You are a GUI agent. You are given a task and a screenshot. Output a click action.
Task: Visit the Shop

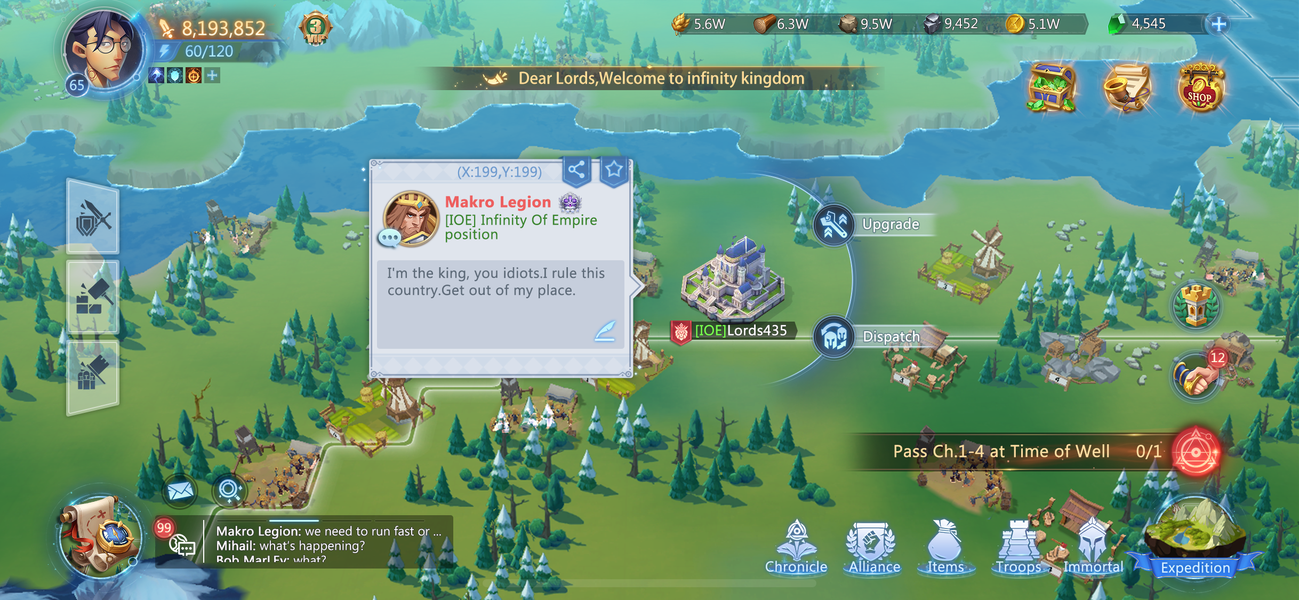[x=1200, y=88]
